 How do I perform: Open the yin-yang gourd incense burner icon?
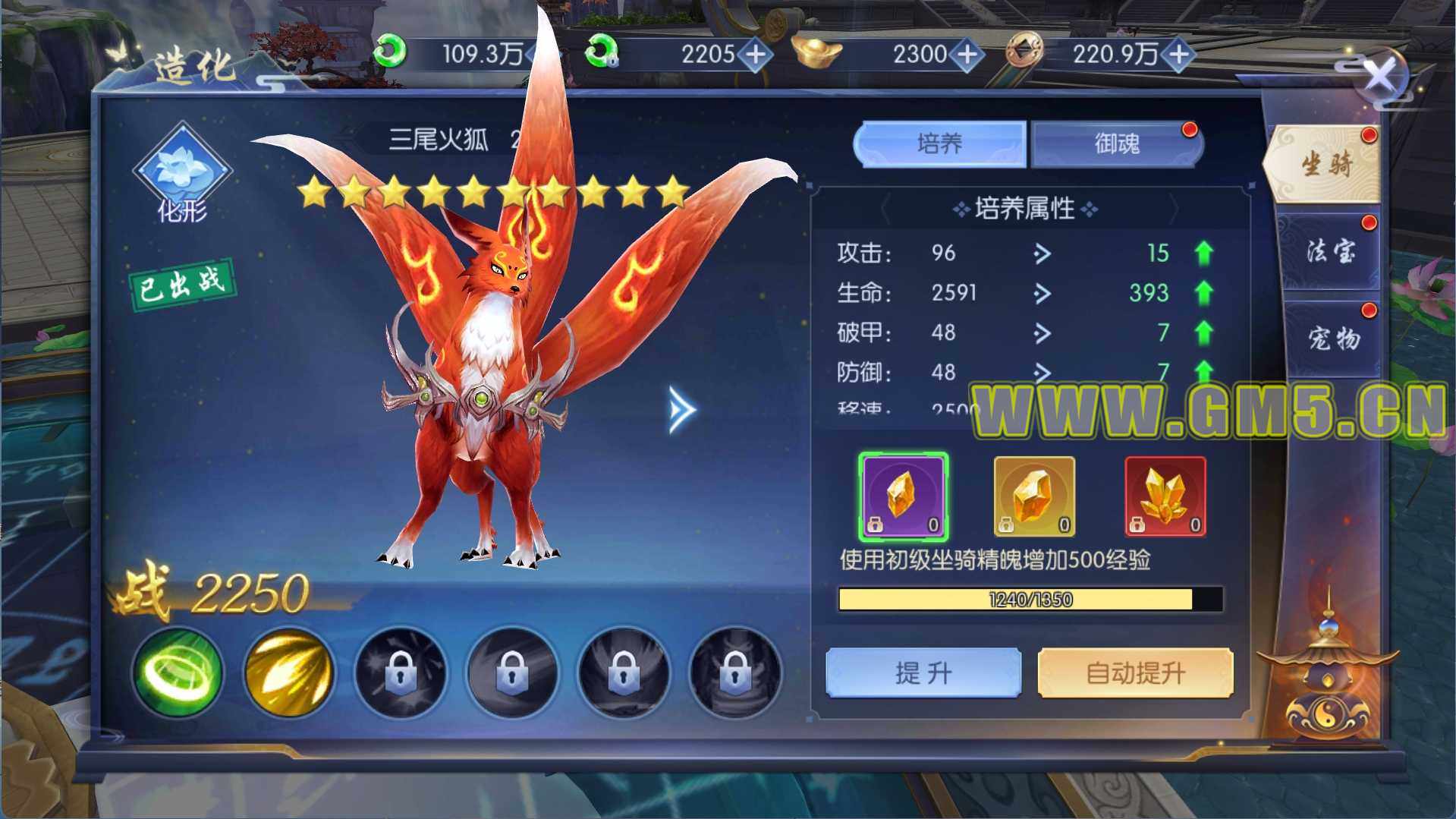pyautogui.click(x=1326, y=683)
